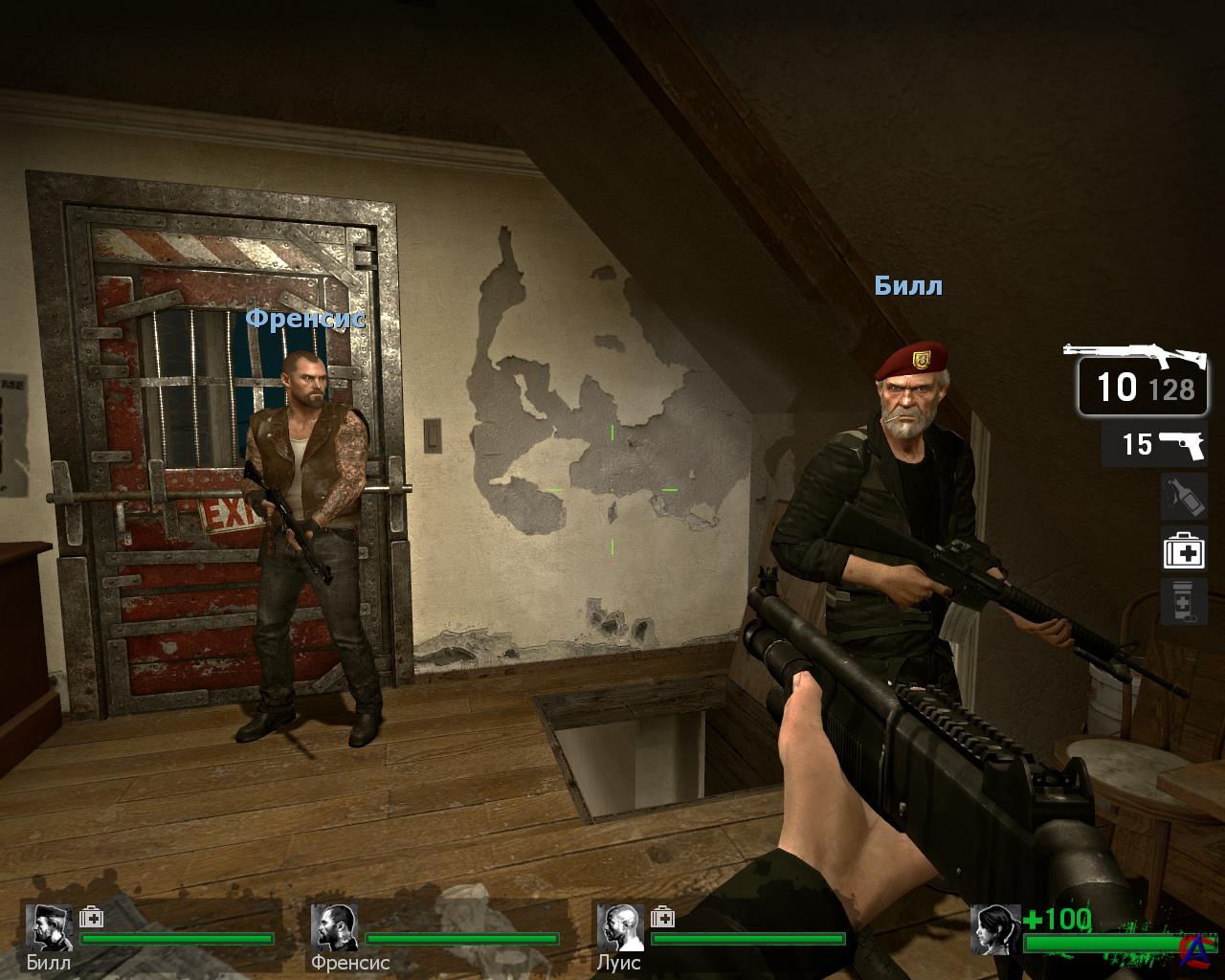Click Francis's teammate portrait
1225x980 pixels.
pyautogui.click(x=334, y=926)
